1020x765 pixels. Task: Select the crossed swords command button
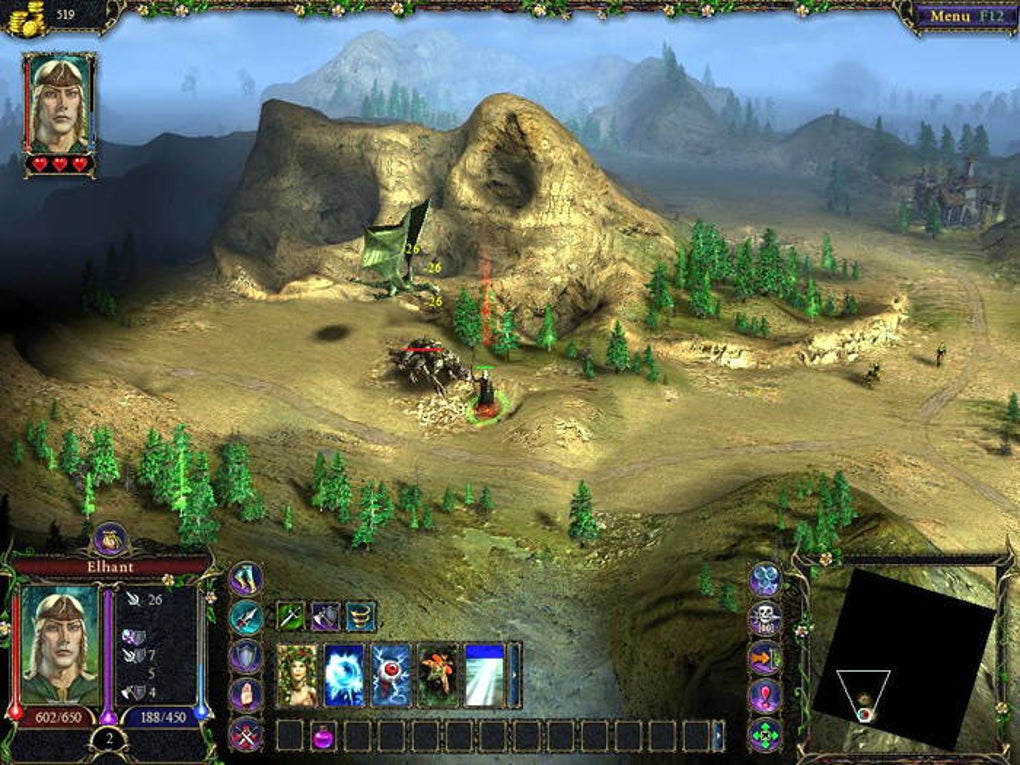246,734
